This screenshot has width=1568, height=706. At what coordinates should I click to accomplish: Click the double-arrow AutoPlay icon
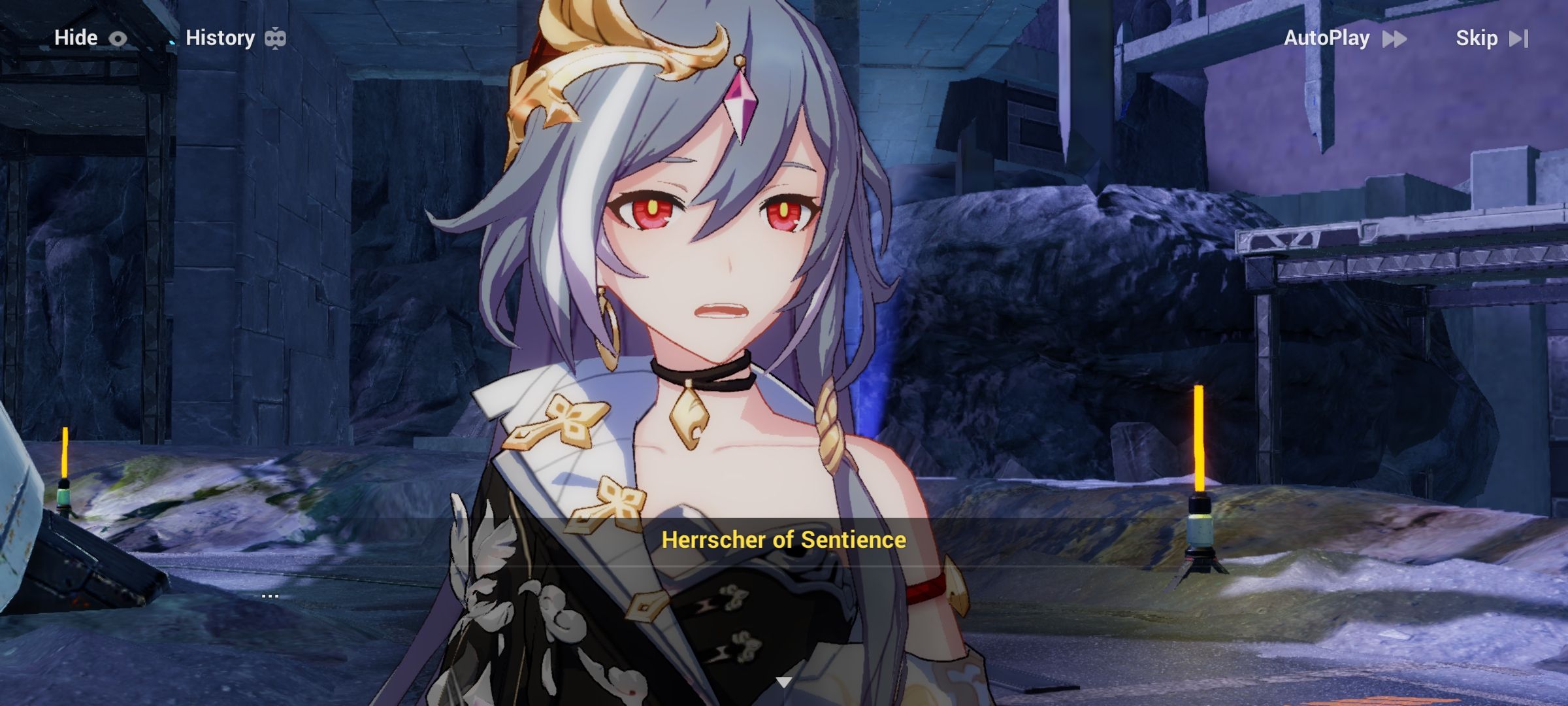click(1394, 39)
